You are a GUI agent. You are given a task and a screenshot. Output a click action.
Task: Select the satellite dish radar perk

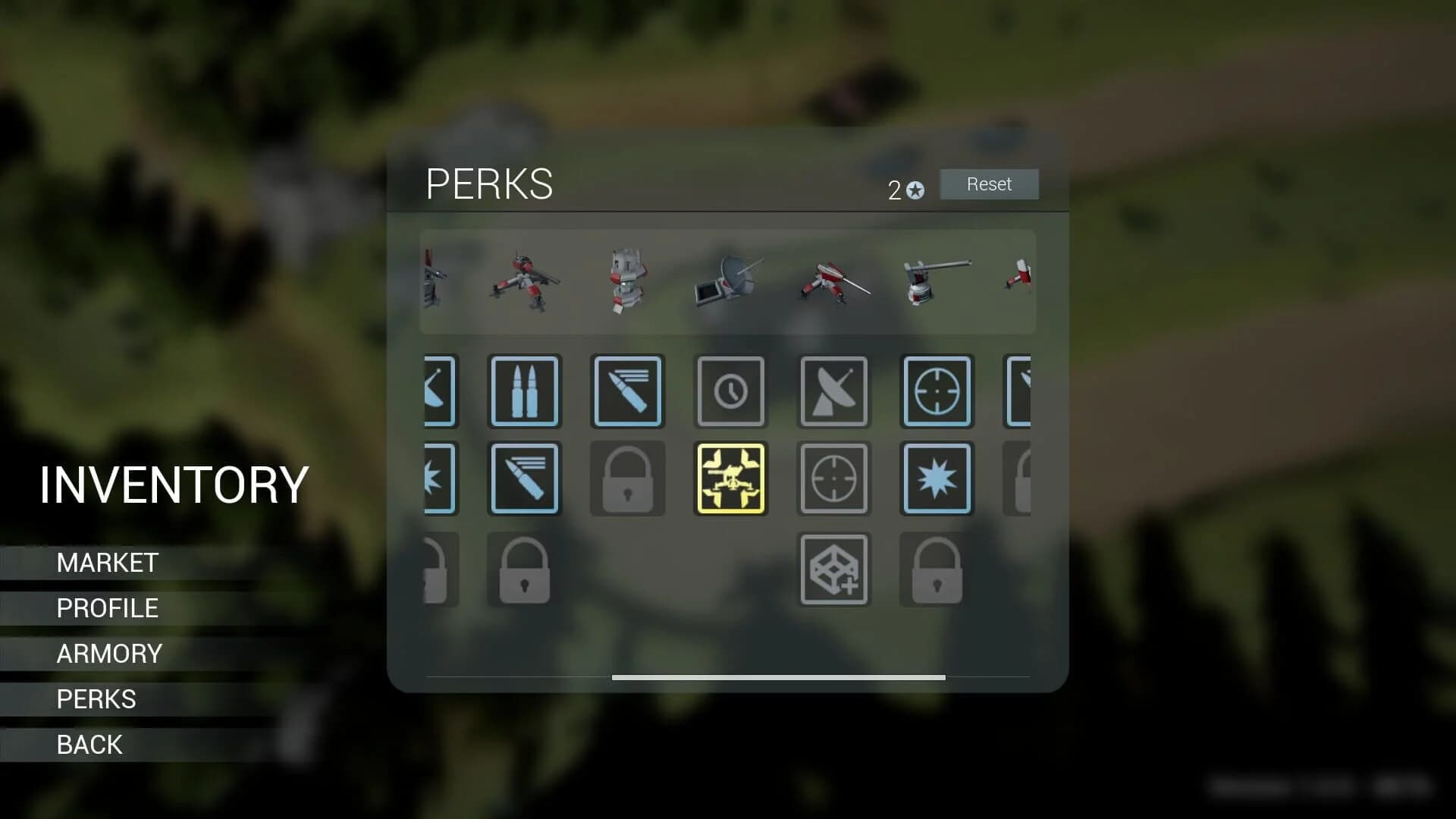(833, 391)
